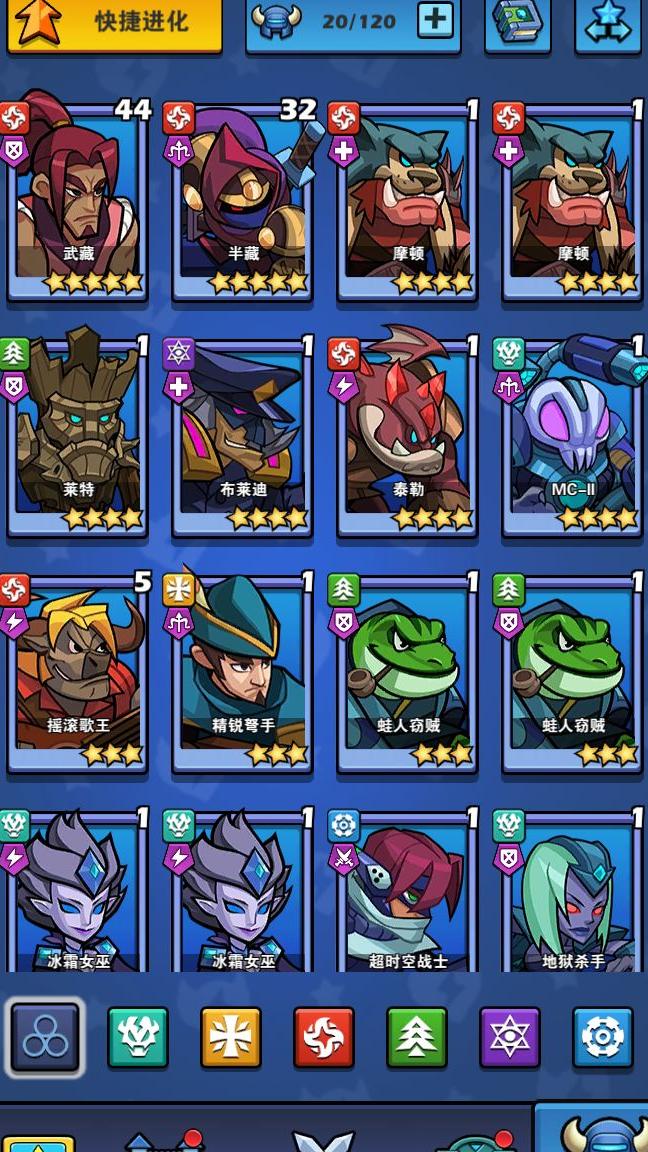Filter heroes by orange cross faction
The width and height of the screenshot is (648, 1152).
[231, 1037]
